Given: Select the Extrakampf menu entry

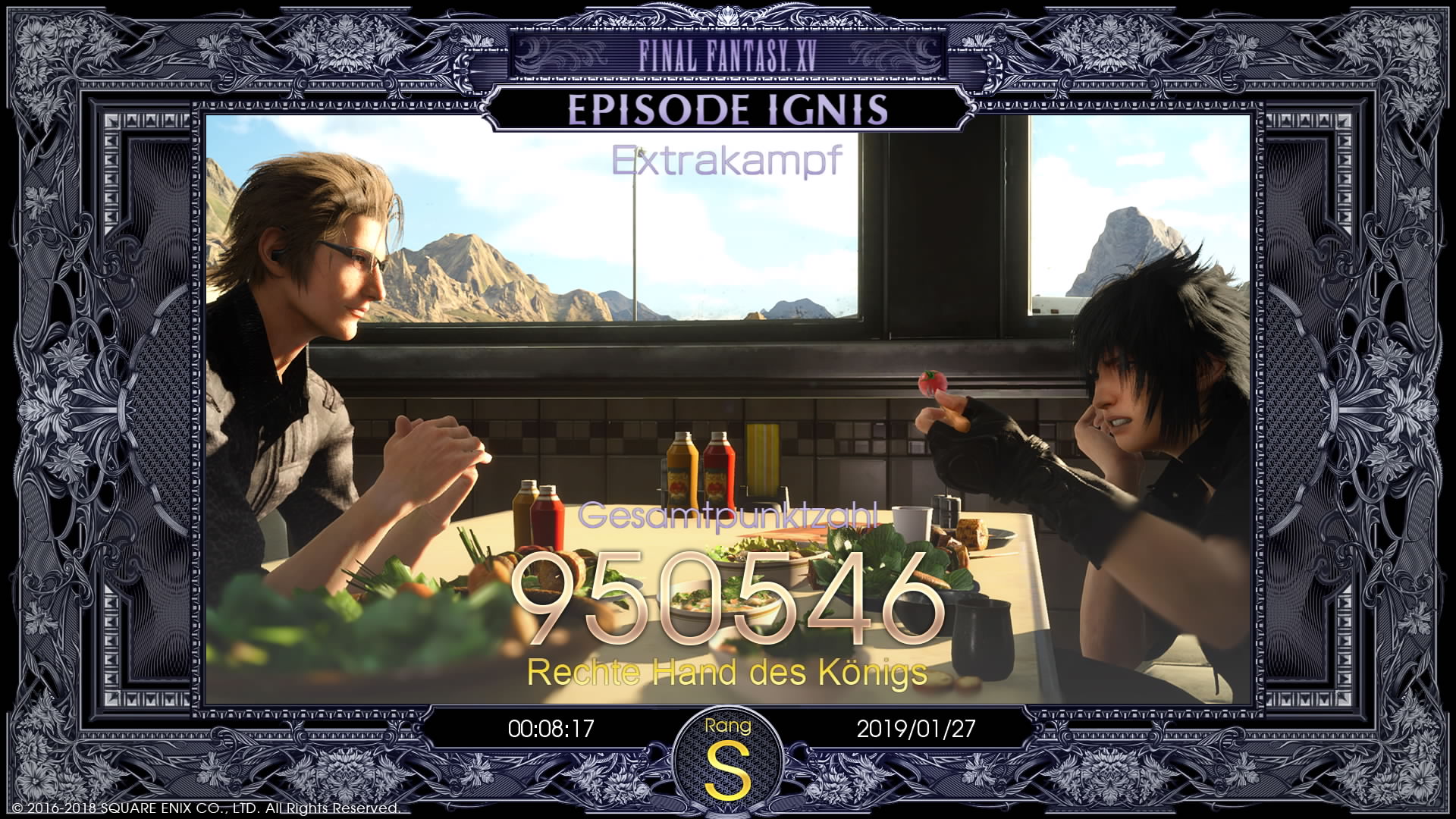Looking at the screenshot, I should click(x=726, y=159).
